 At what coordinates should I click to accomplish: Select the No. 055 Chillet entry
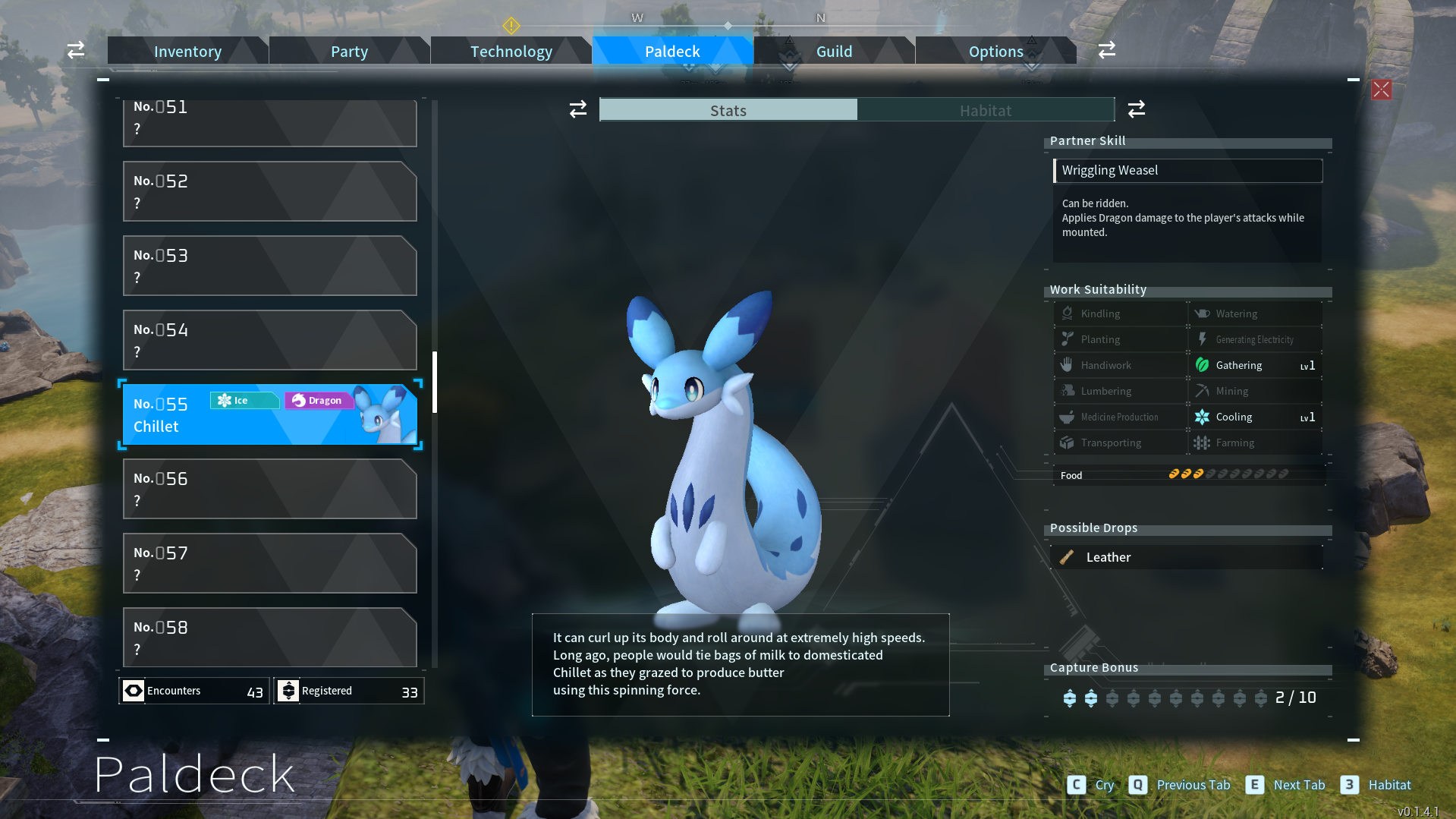coord(269,414)
